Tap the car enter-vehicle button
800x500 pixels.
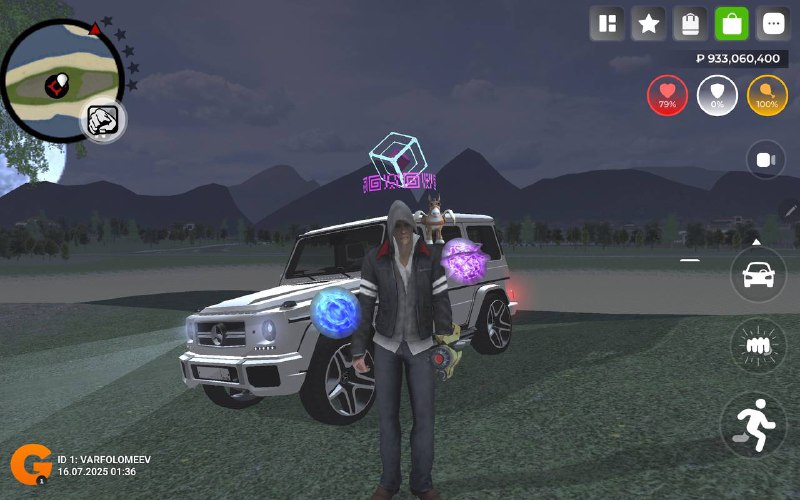pos(758,273)
